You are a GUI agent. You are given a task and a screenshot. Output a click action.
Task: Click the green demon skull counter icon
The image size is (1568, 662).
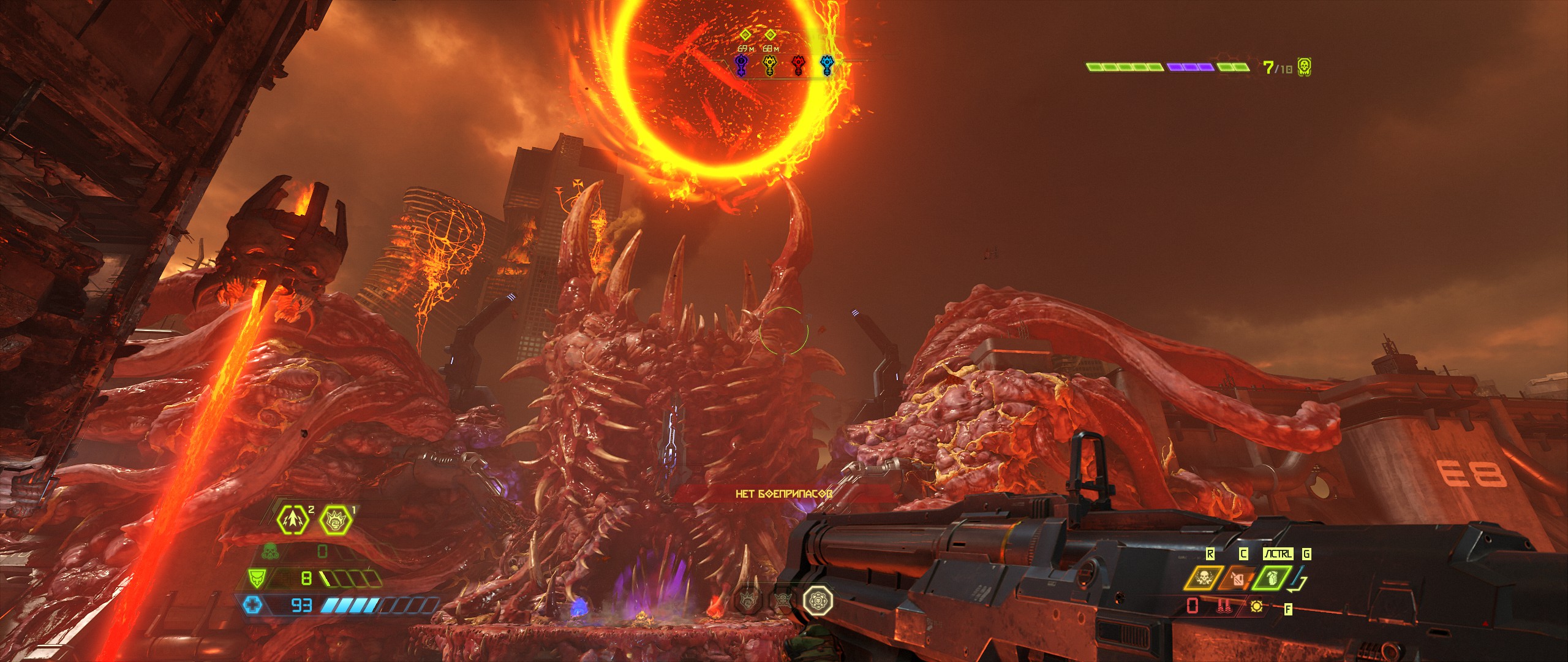pyautogui.click(x=1305, y=67)
